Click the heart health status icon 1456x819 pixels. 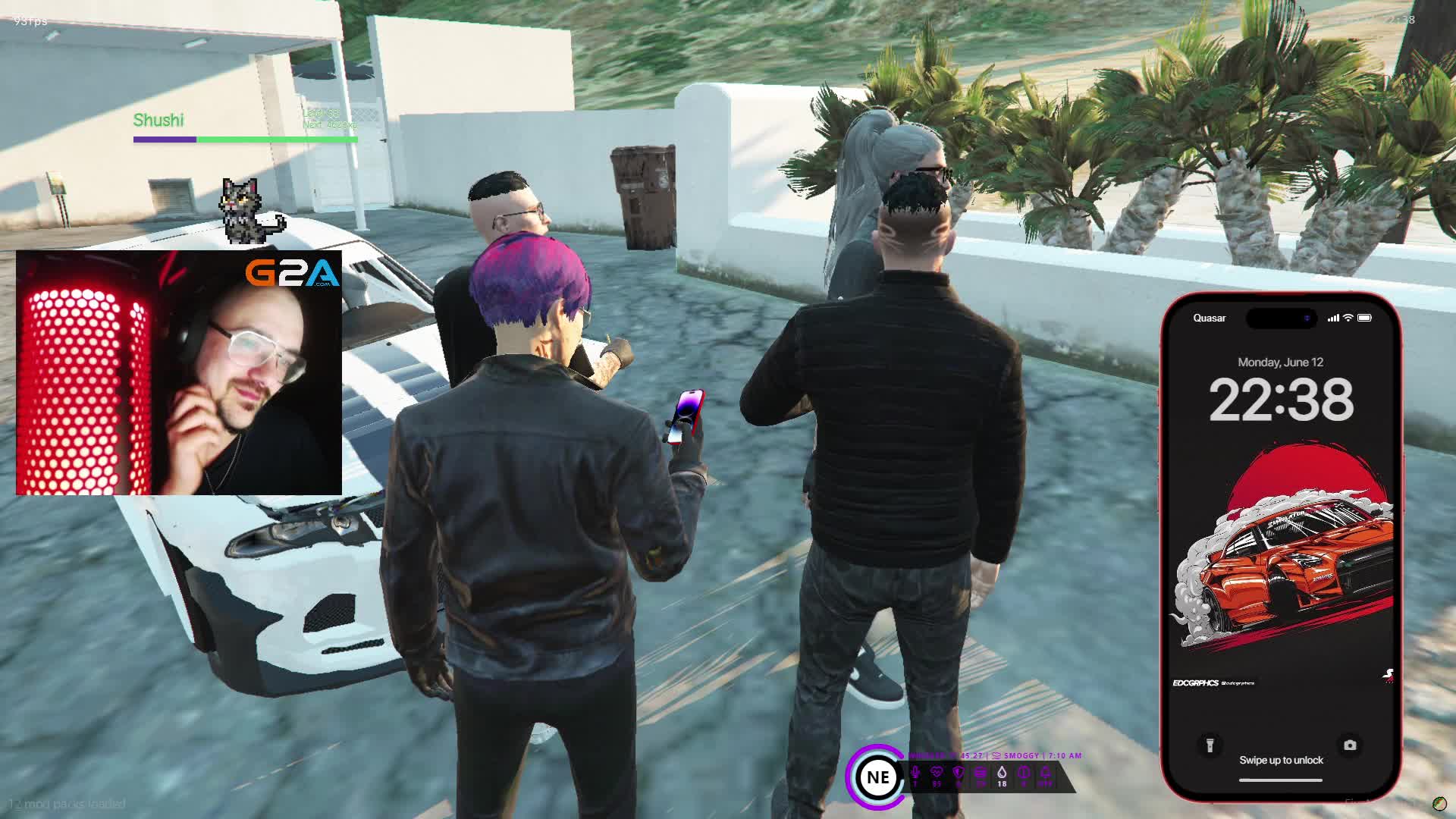(x=937, y=773)
